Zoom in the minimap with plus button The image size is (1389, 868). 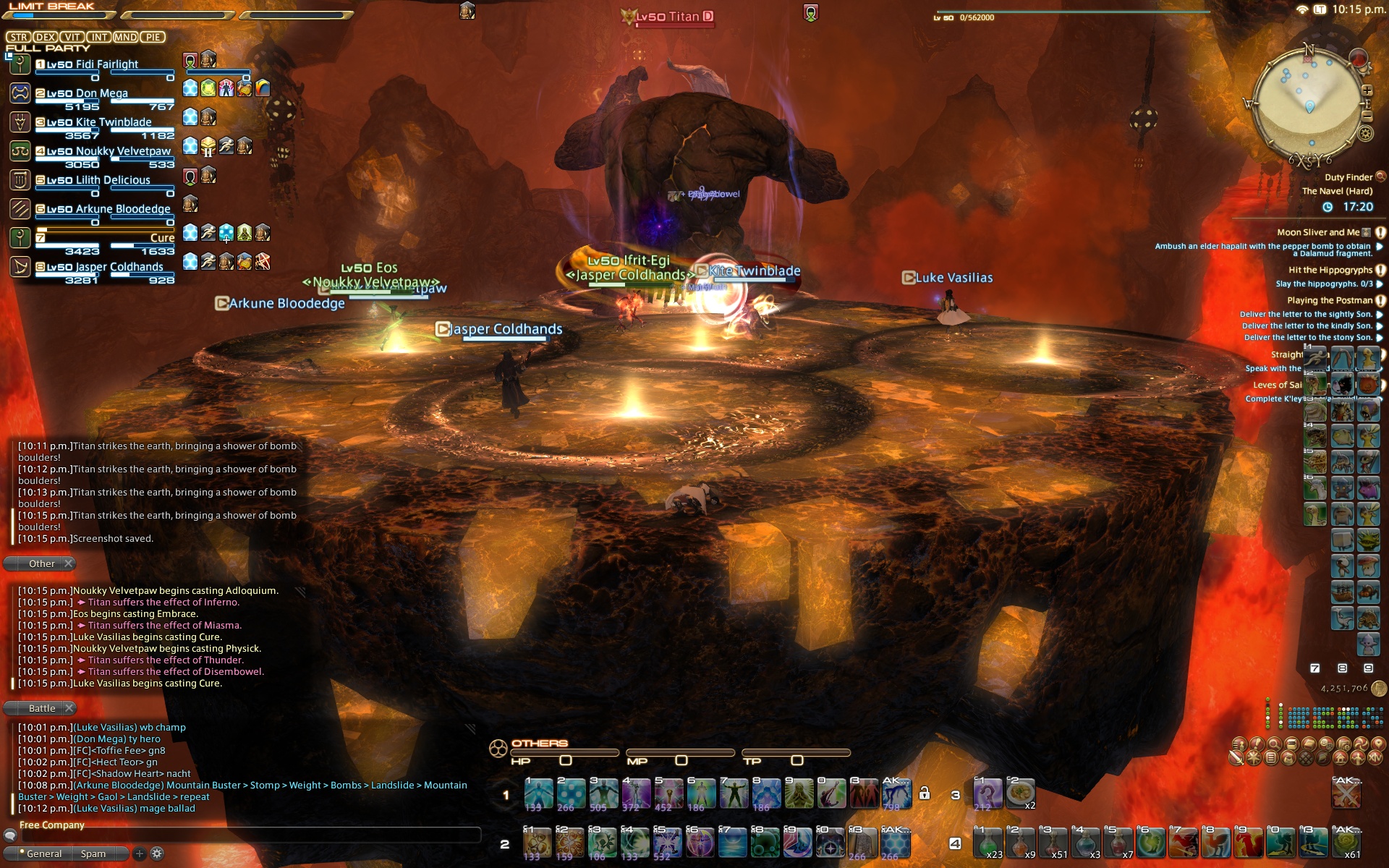point(1367,91)
